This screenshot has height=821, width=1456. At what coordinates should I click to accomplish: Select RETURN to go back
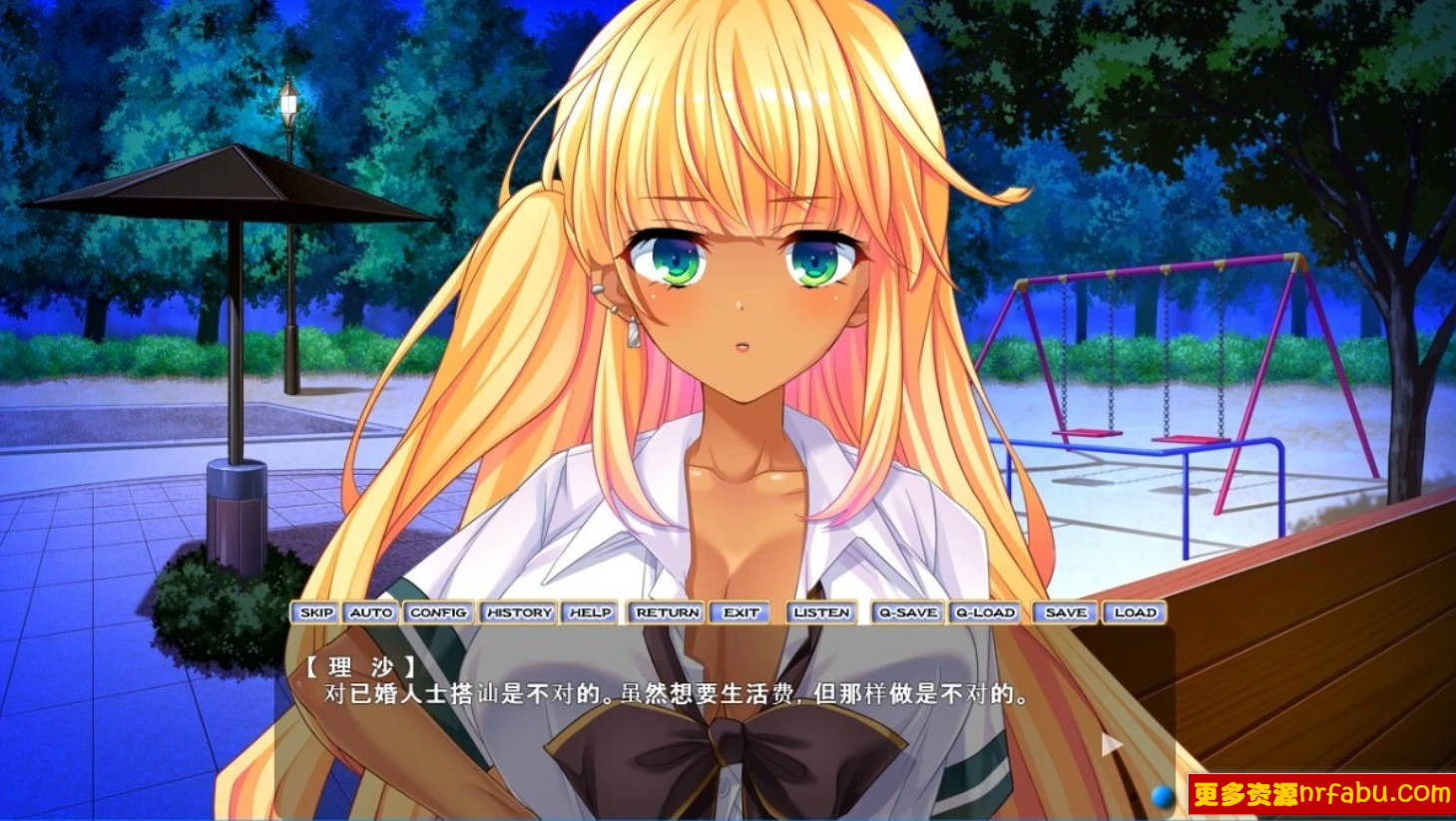pyautogui.click(x=667, y=613)
